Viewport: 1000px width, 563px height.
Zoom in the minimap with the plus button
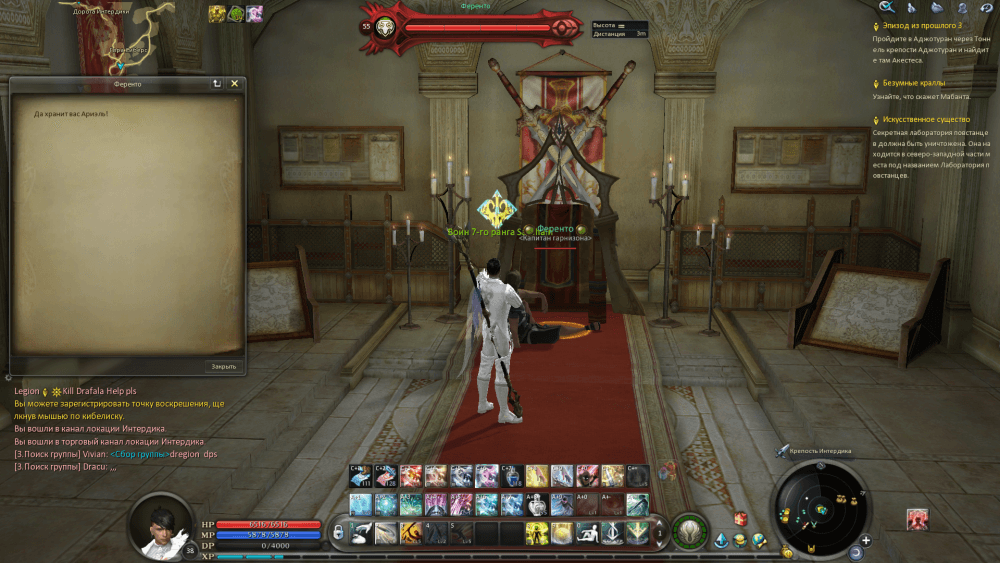tap(865, 540)
